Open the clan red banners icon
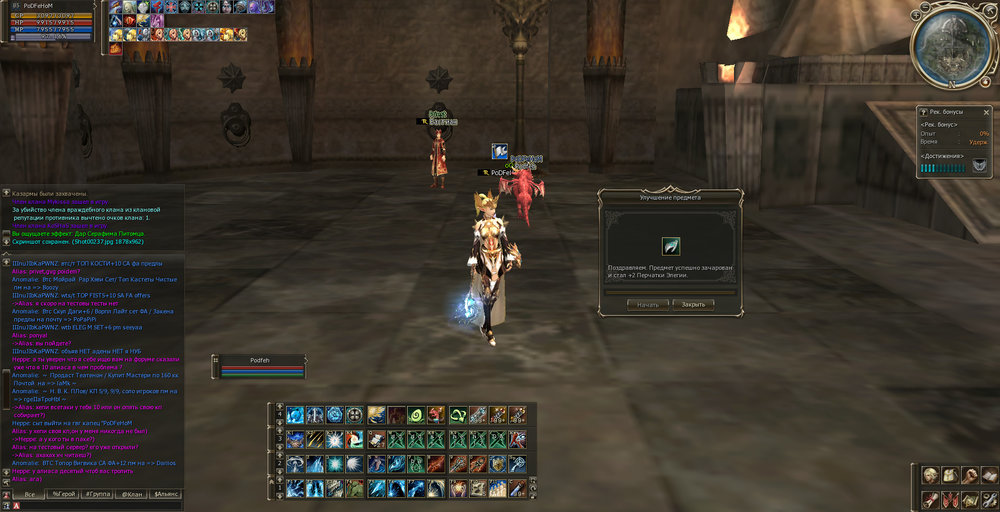Viewport: 1000px width, 512px height. click(948, 498)
